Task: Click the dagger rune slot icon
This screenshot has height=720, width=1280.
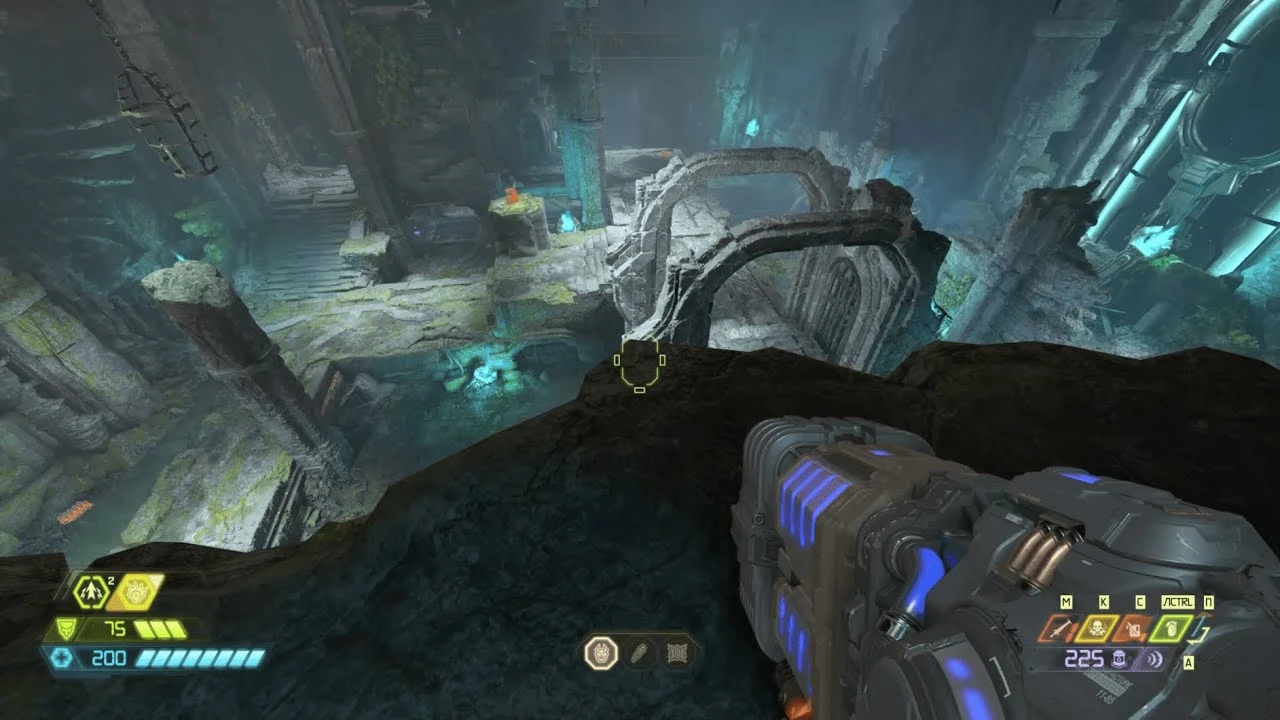Action: click(639, 652)
